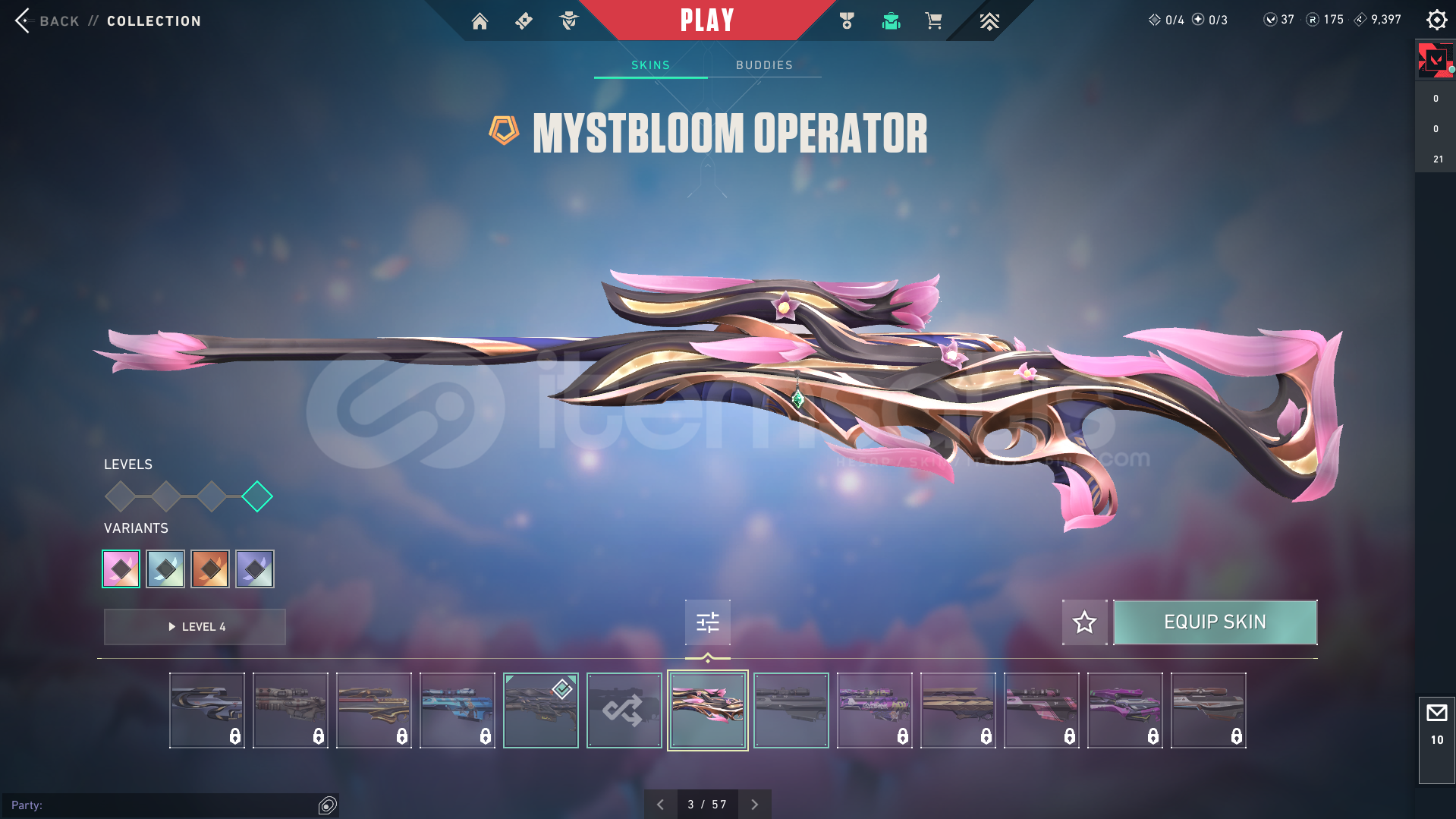Select the highlighted level 4 diamond
The image size is (1456, 819).
point(257,496)
